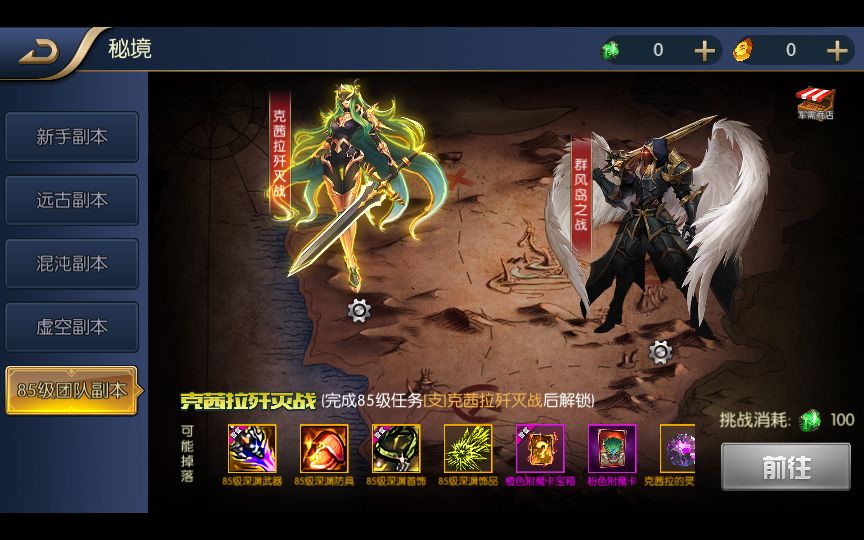Click the 前往 button
The image size is (864, 540).
click(787, 467)
